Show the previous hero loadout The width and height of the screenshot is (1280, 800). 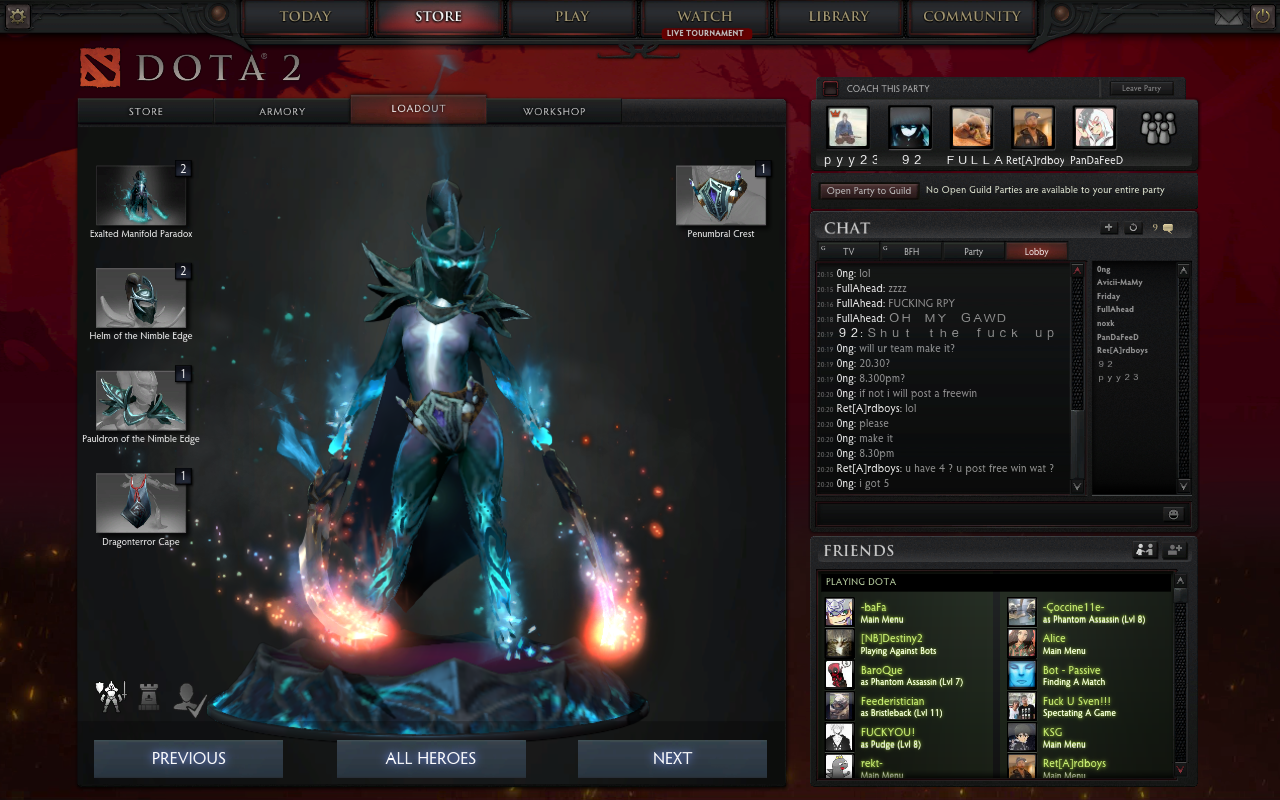pyautogui.click(x=188, y=758)
